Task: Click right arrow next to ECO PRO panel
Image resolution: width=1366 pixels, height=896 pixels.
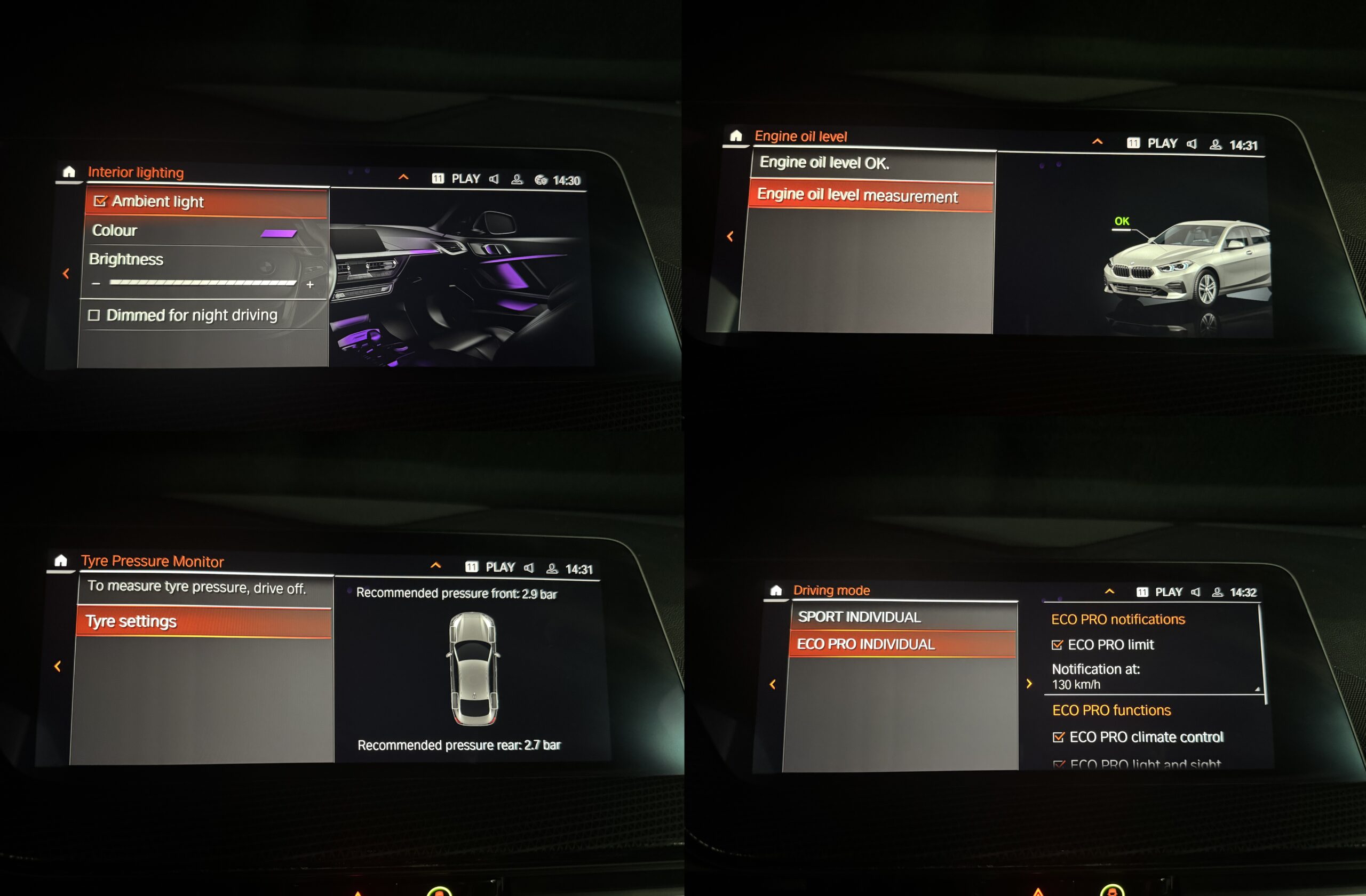Action: (1029, 684)
